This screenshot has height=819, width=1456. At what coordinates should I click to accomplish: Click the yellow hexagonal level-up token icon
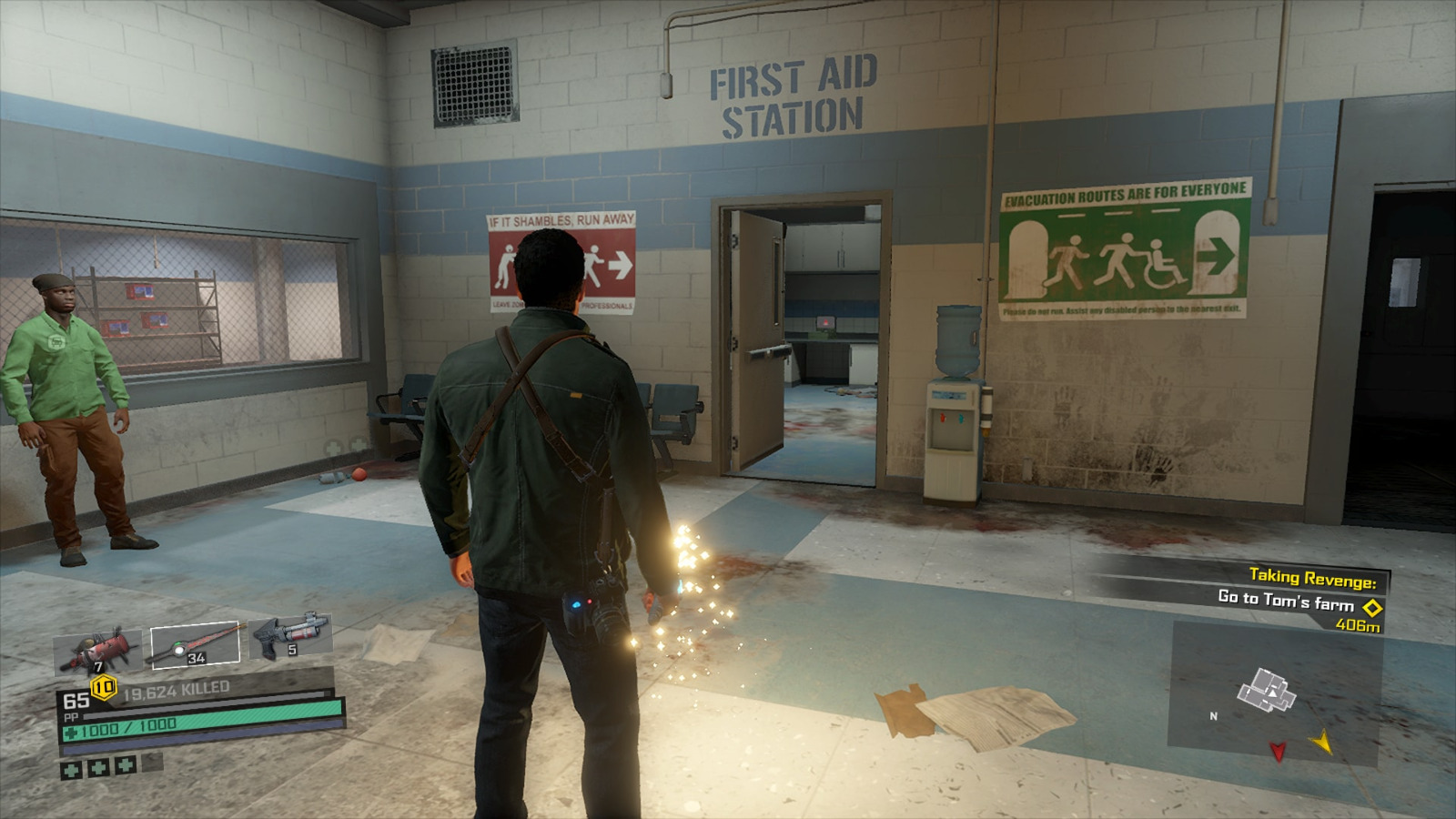(x=103, y=686)
